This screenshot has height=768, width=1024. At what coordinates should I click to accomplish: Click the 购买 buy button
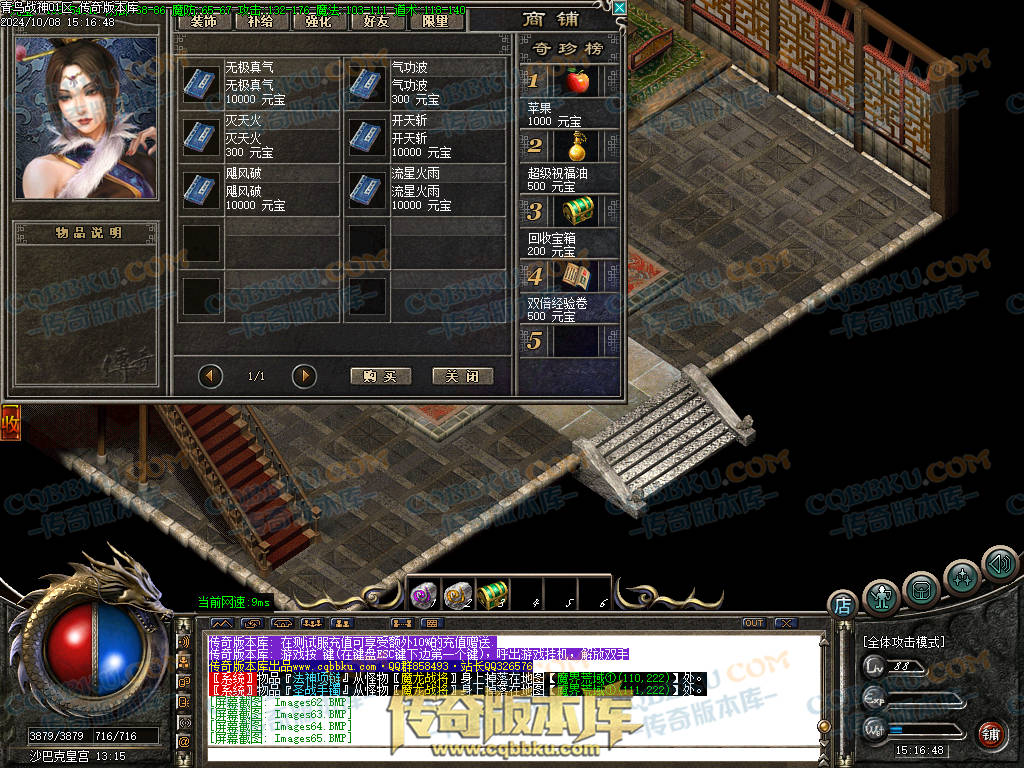[x=381, y=376]
